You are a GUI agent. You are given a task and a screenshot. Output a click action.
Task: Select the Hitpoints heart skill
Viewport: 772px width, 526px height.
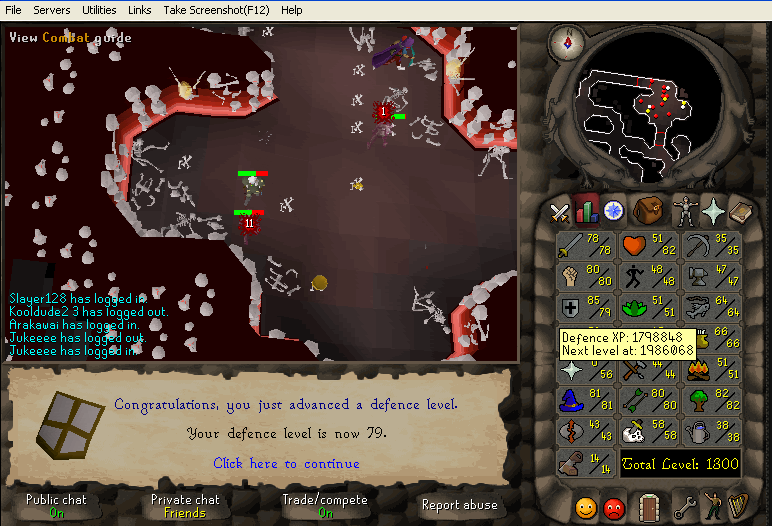click(648, 245)
